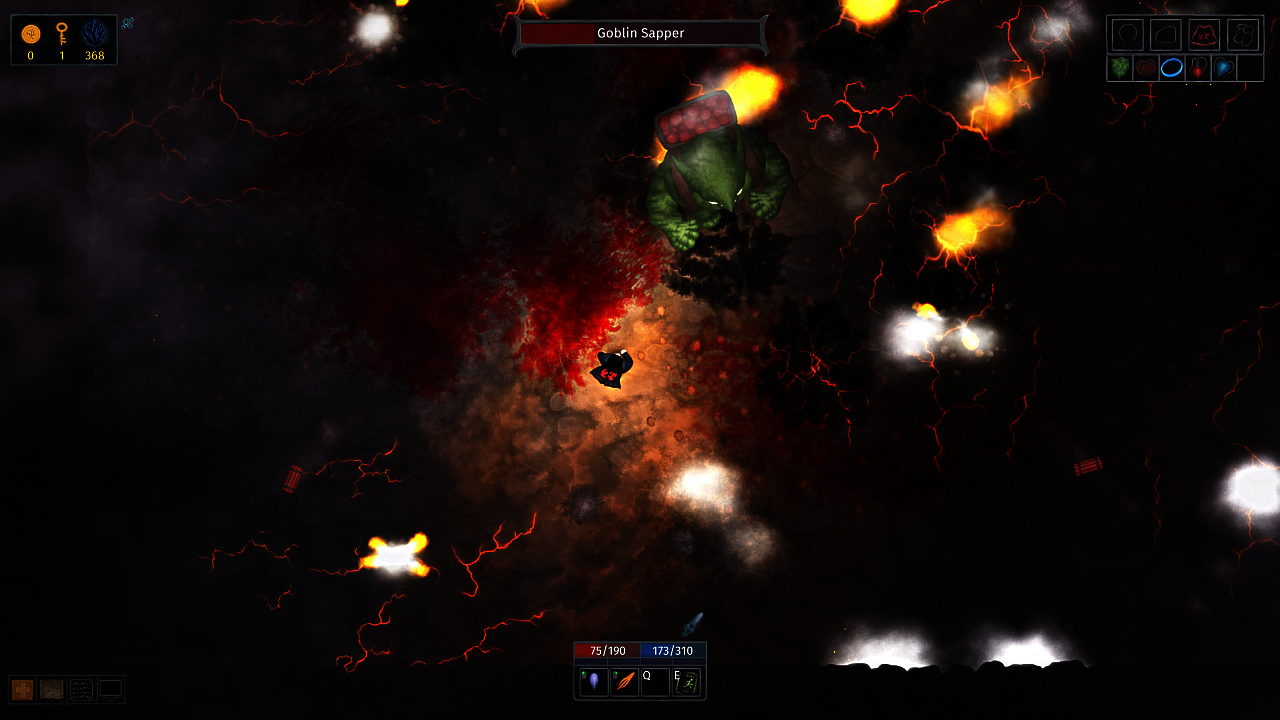This screenshot has width=1280, height=720.
Task: Choose the blue ring item slot
Action: (x=1172, y=68)
